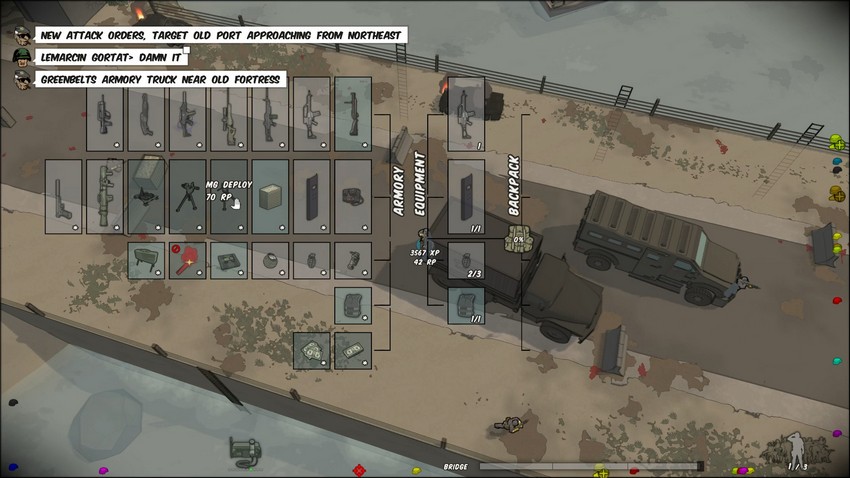Click the equipped grenade slot showing 2/3
Screen dimensions: 850x478
click(466, 260)
